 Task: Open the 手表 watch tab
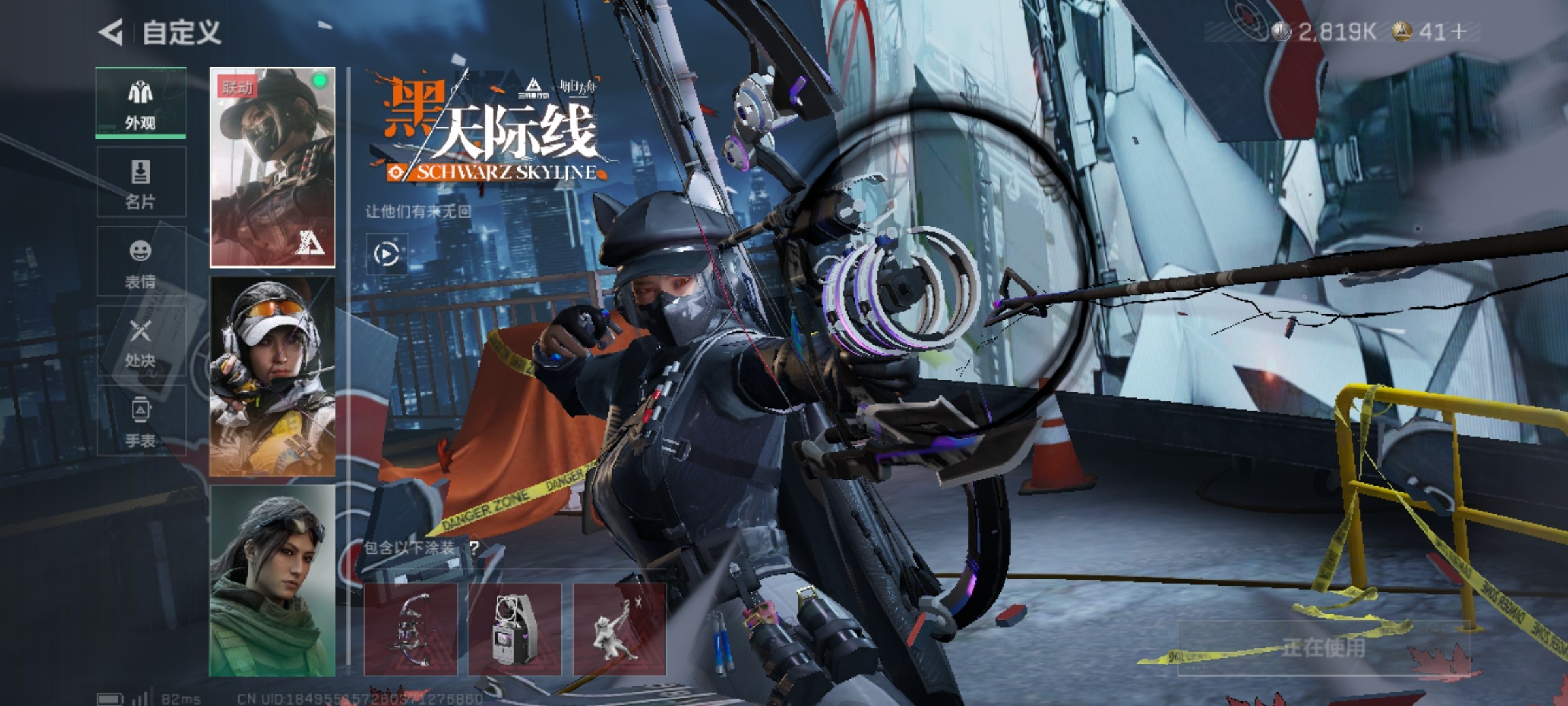140,422
